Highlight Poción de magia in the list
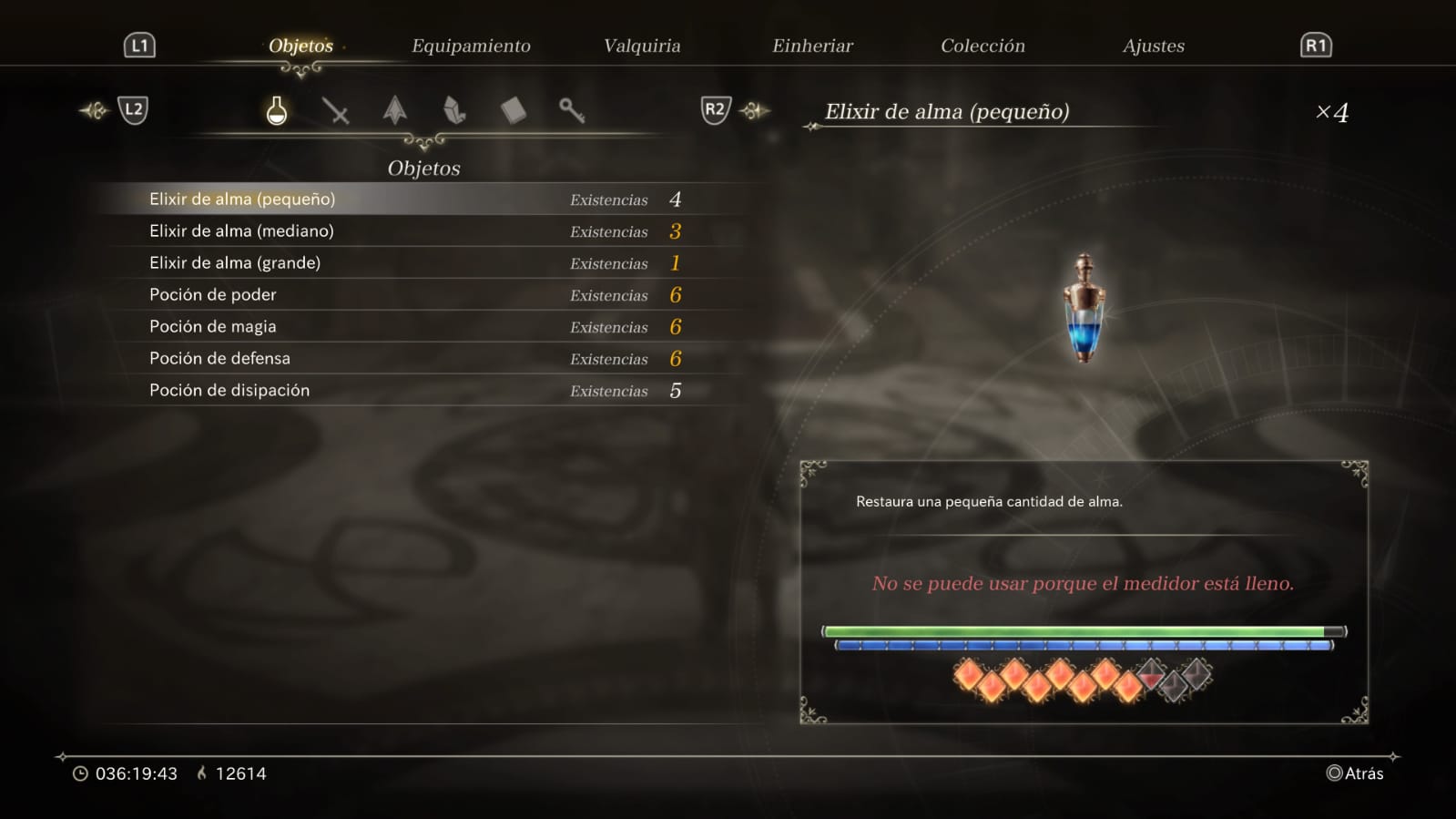The image size is (1456, 819). [x=213, y=326]
